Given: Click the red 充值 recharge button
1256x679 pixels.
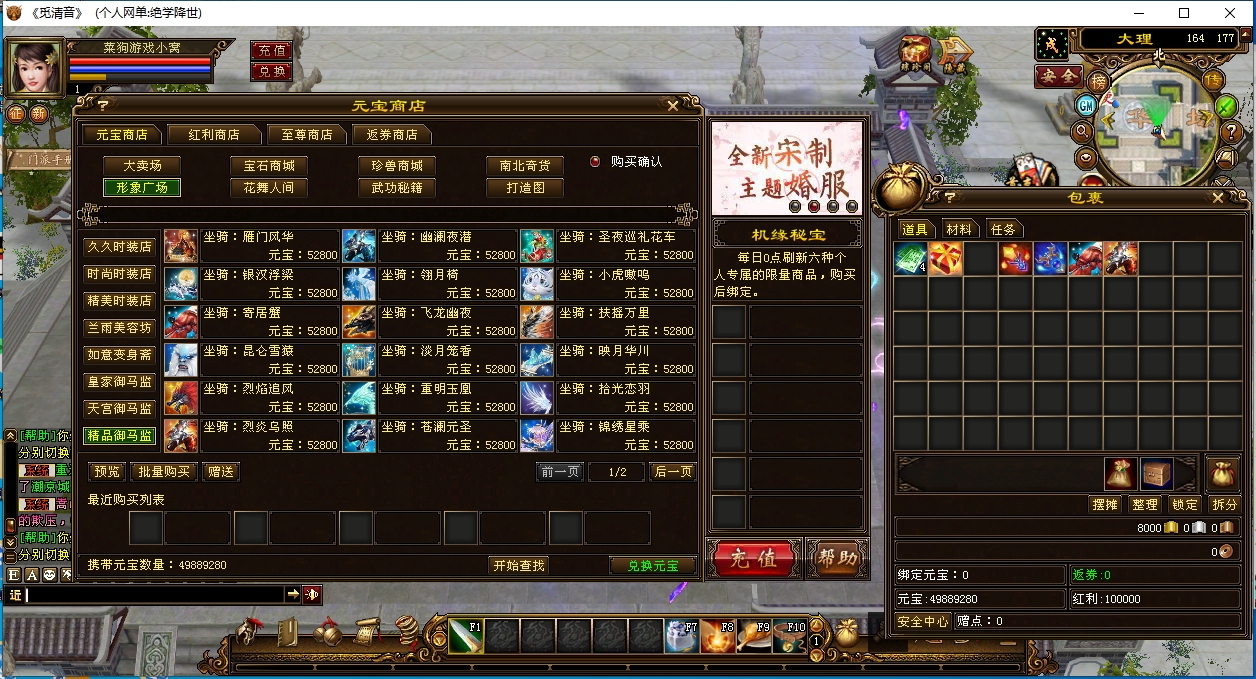Looking at the screenshot, I should (x=752, y=558).
